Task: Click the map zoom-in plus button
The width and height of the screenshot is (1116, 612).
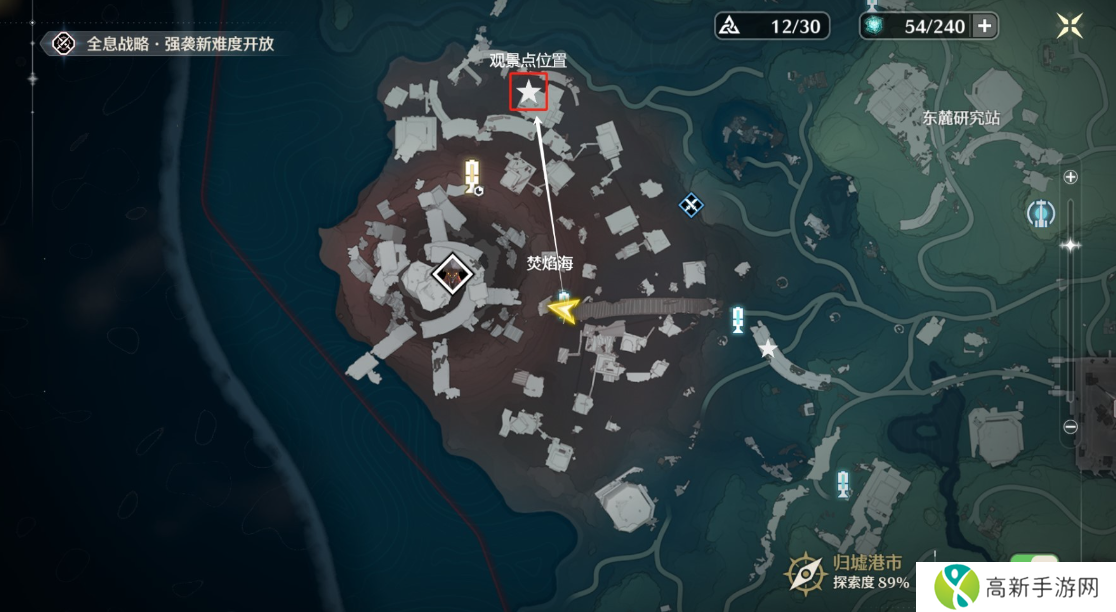Action: (1071, 178)
